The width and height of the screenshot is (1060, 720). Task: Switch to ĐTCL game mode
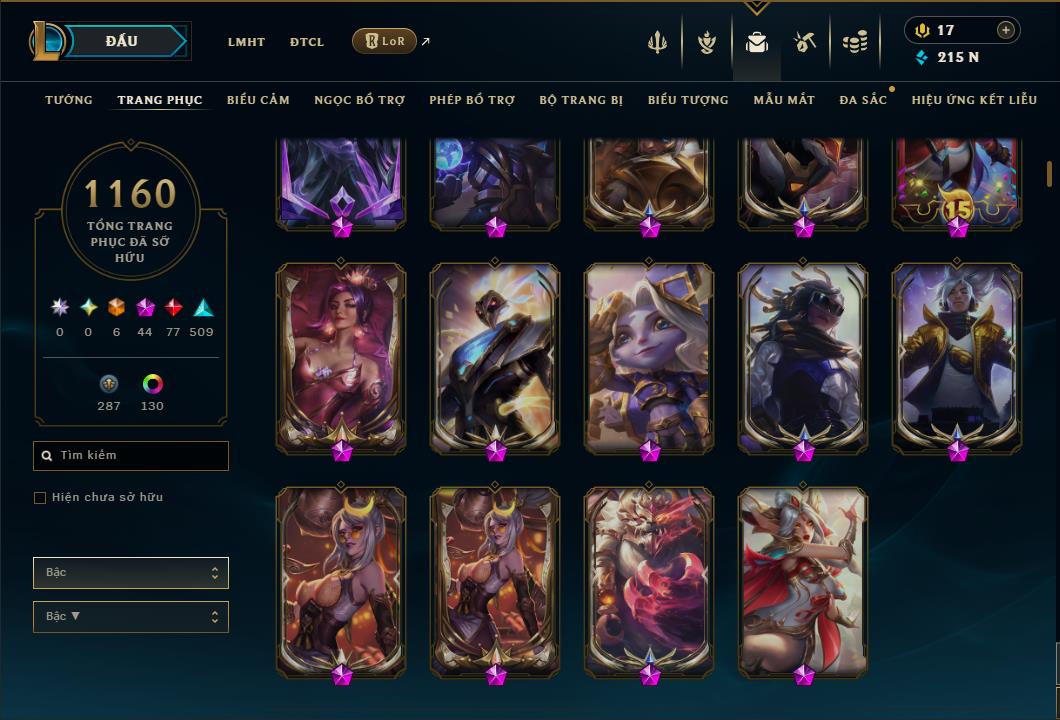click(x=307, y=42)
